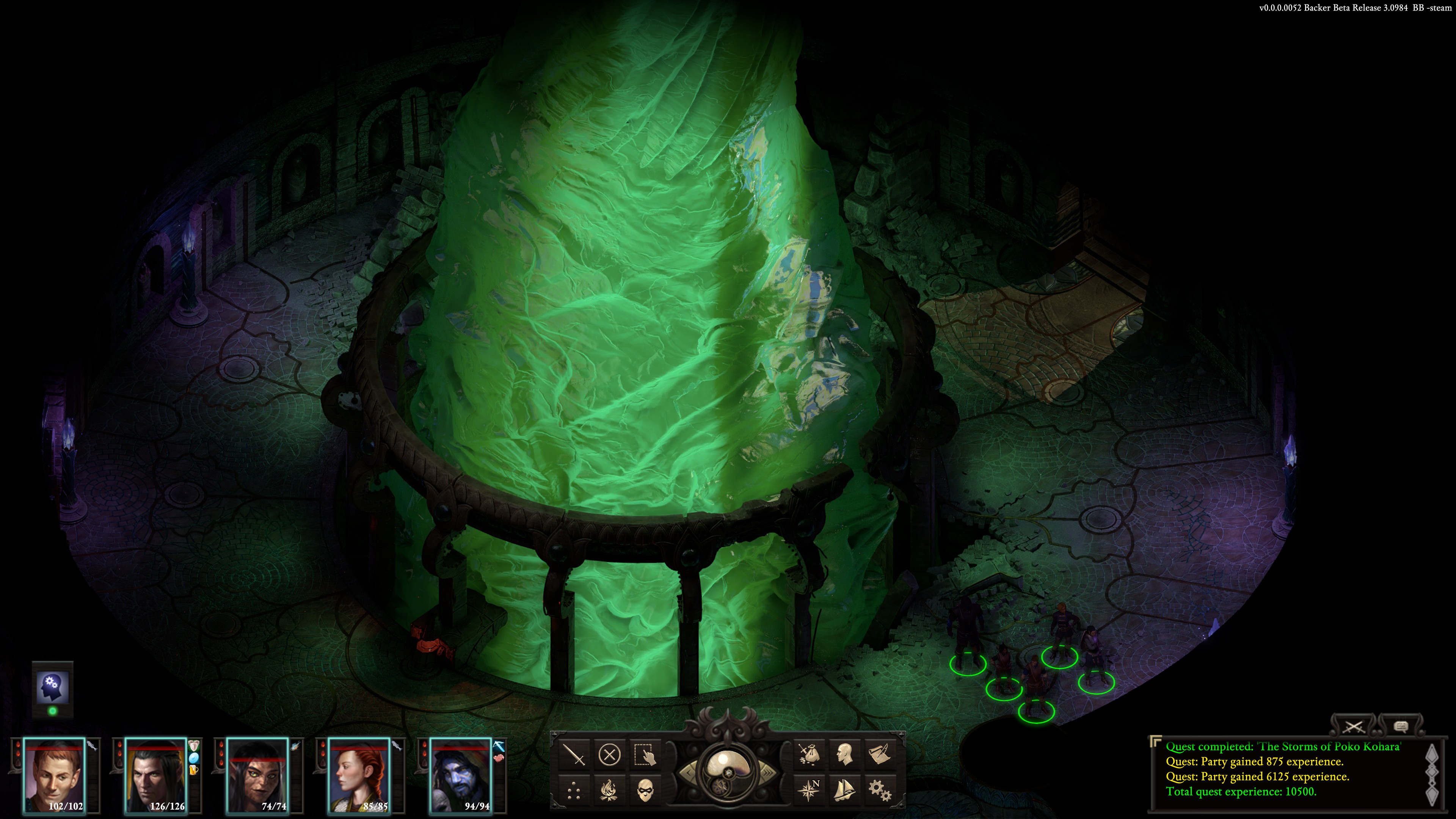The height and width of the screenshot is (819, 1456).
Task: Open the journal scroll and quill icon
Action: pyautogui.click(x=880, y=755)
